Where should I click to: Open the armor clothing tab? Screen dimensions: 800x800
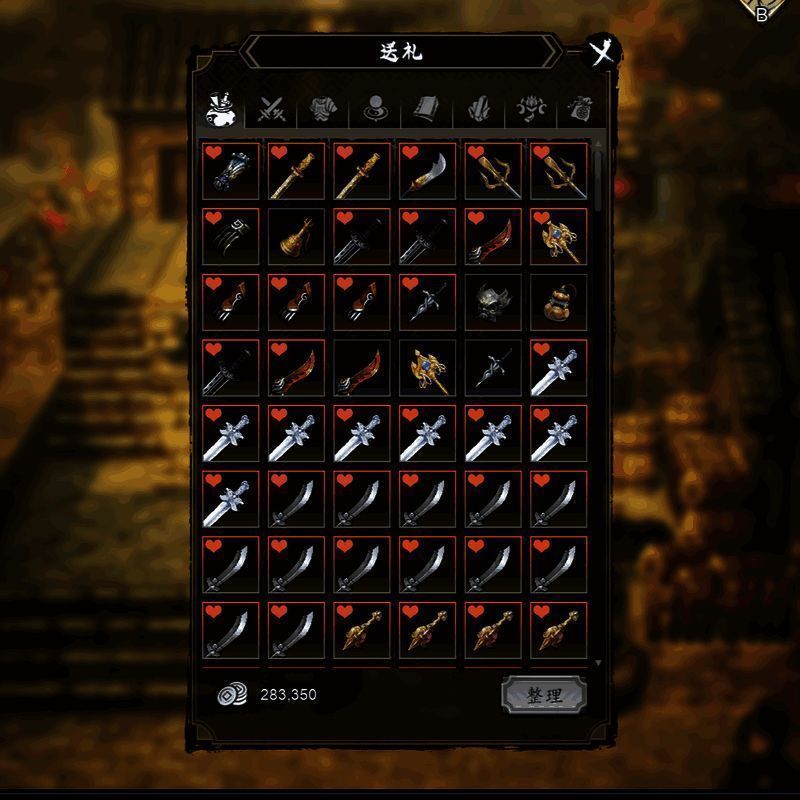tap(322, 109)
